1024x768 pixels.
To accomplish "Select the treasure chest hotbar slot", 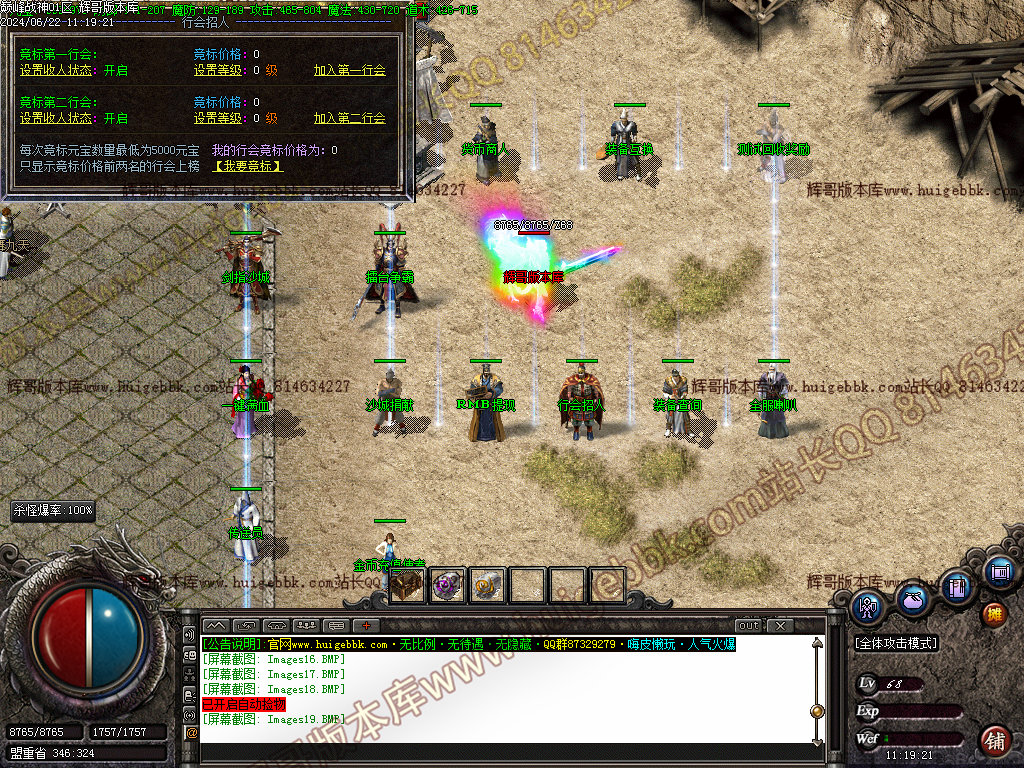I will coord(407,586).
